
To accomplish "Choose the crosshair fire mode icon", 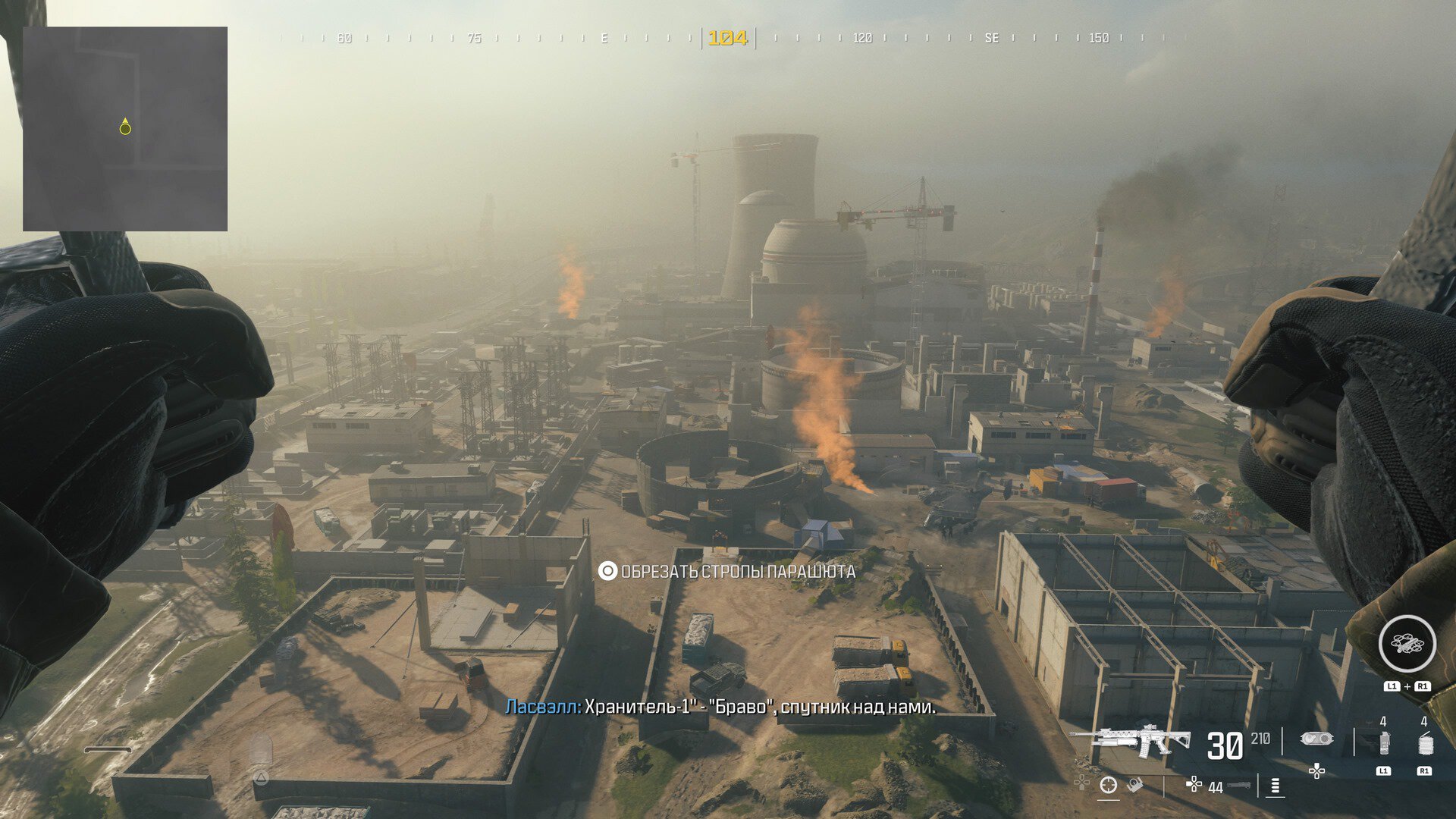I will pyautogui.click(x=1108, y=786).
